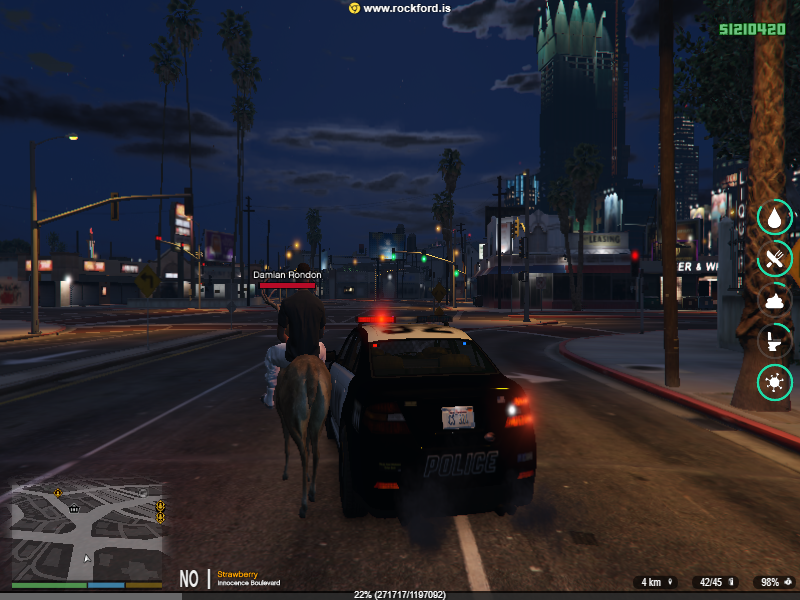800x600 pixels.
Task: Open the minimap
Action: pos(87,532)
